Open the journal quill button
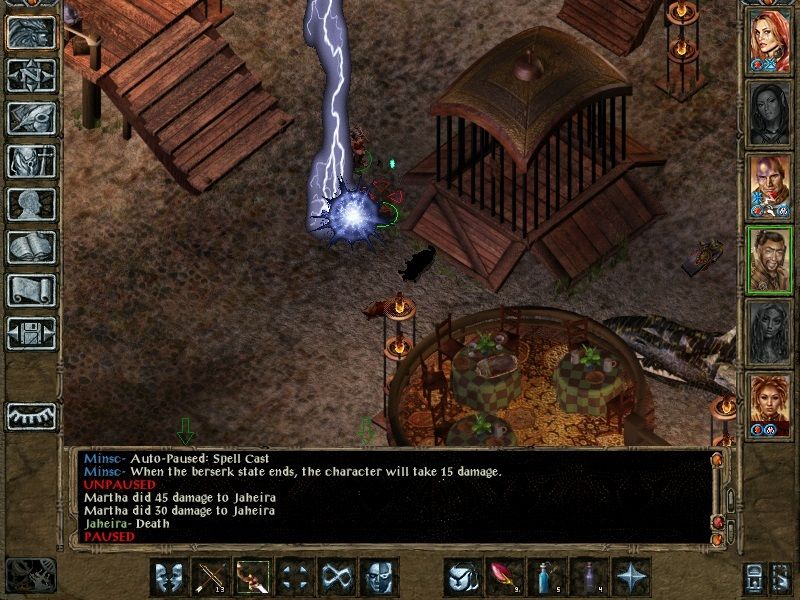 [x=31, y=118]
